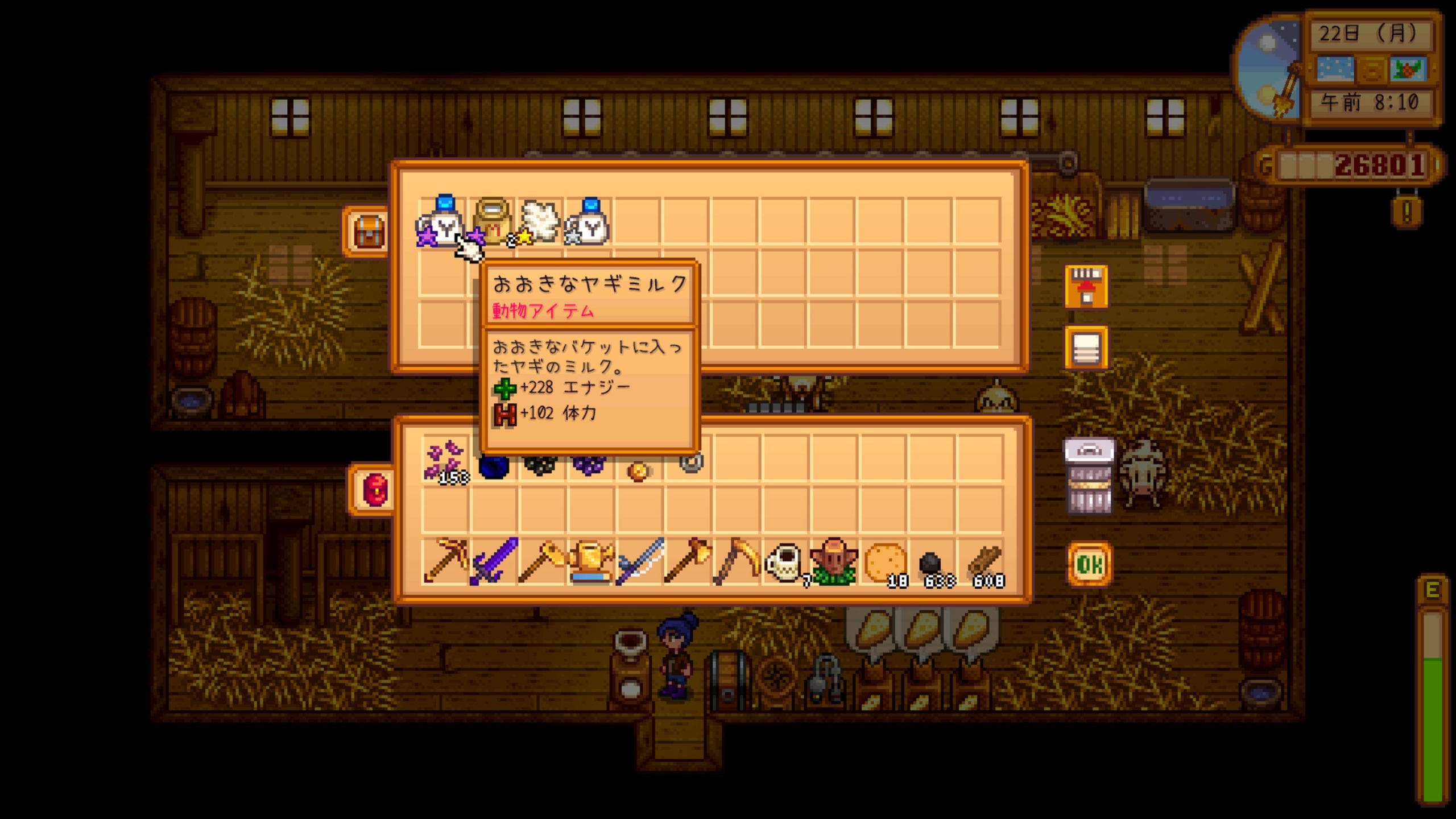Click the trash can to discard items
Viewport: 1456px width, 819px height.
(1089, 477)
